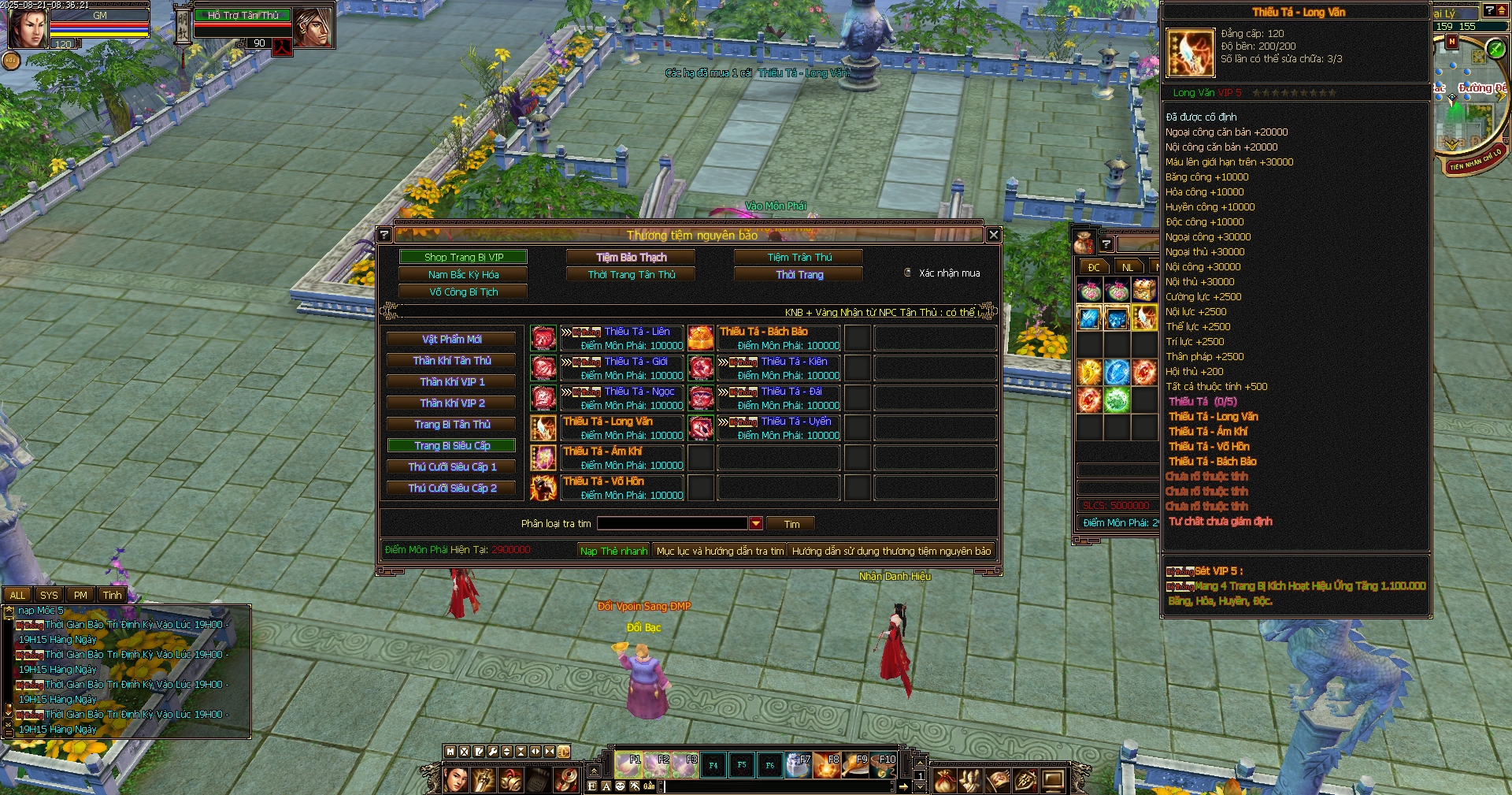Select Thần Khí VIP 1 category
1512x795 pixels.
click(451, 381)
